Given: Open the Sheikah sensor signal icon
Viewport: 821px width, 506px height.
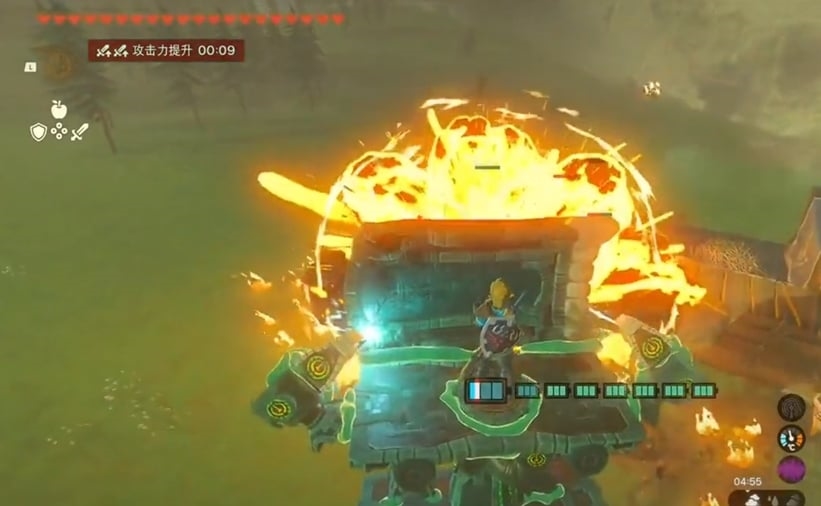Looking at the screenshot, I should tap(791, 407).
